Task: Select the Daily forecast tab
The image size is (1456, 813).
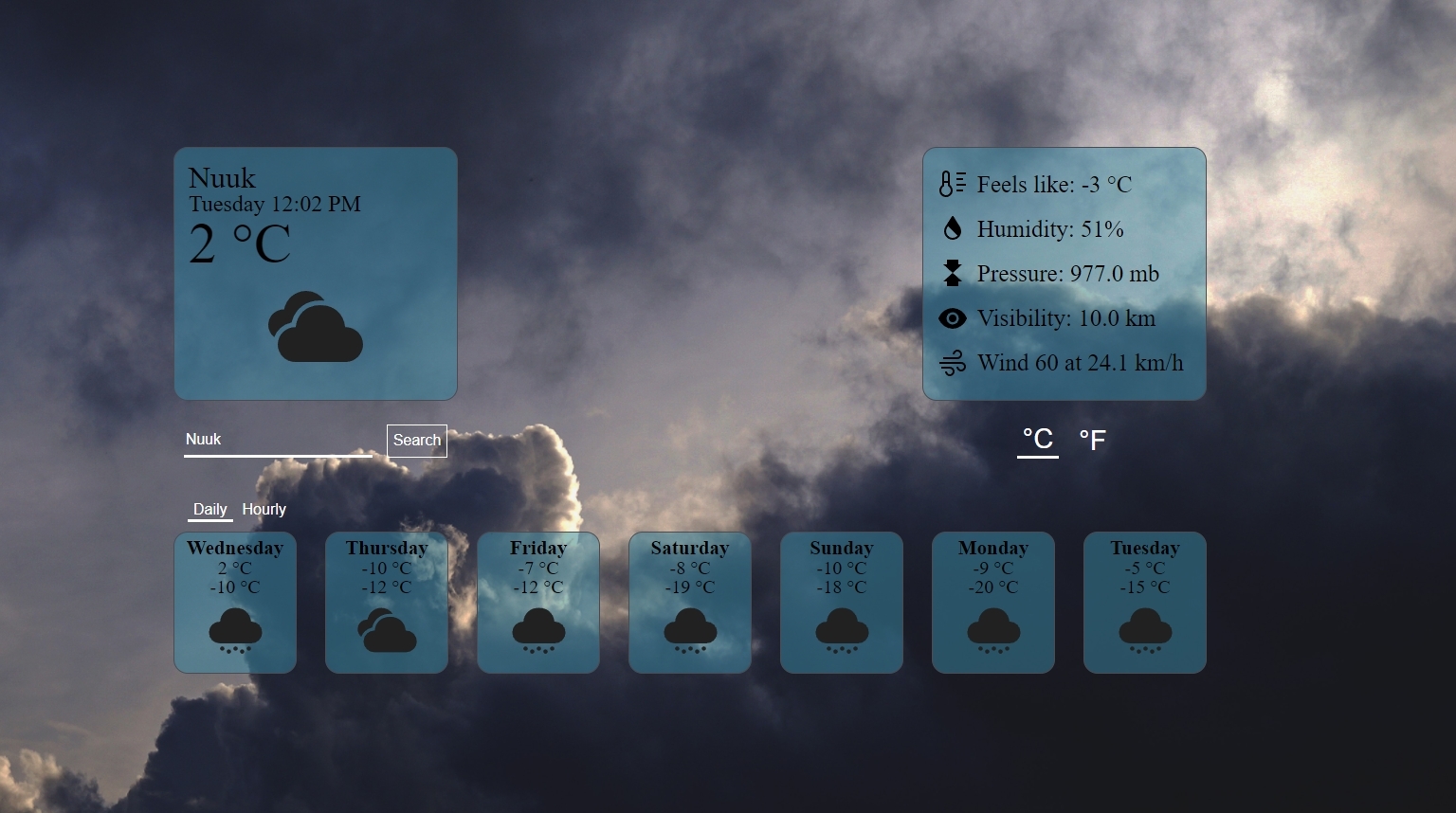Action: pyautogui.click(x=209, y=509)
